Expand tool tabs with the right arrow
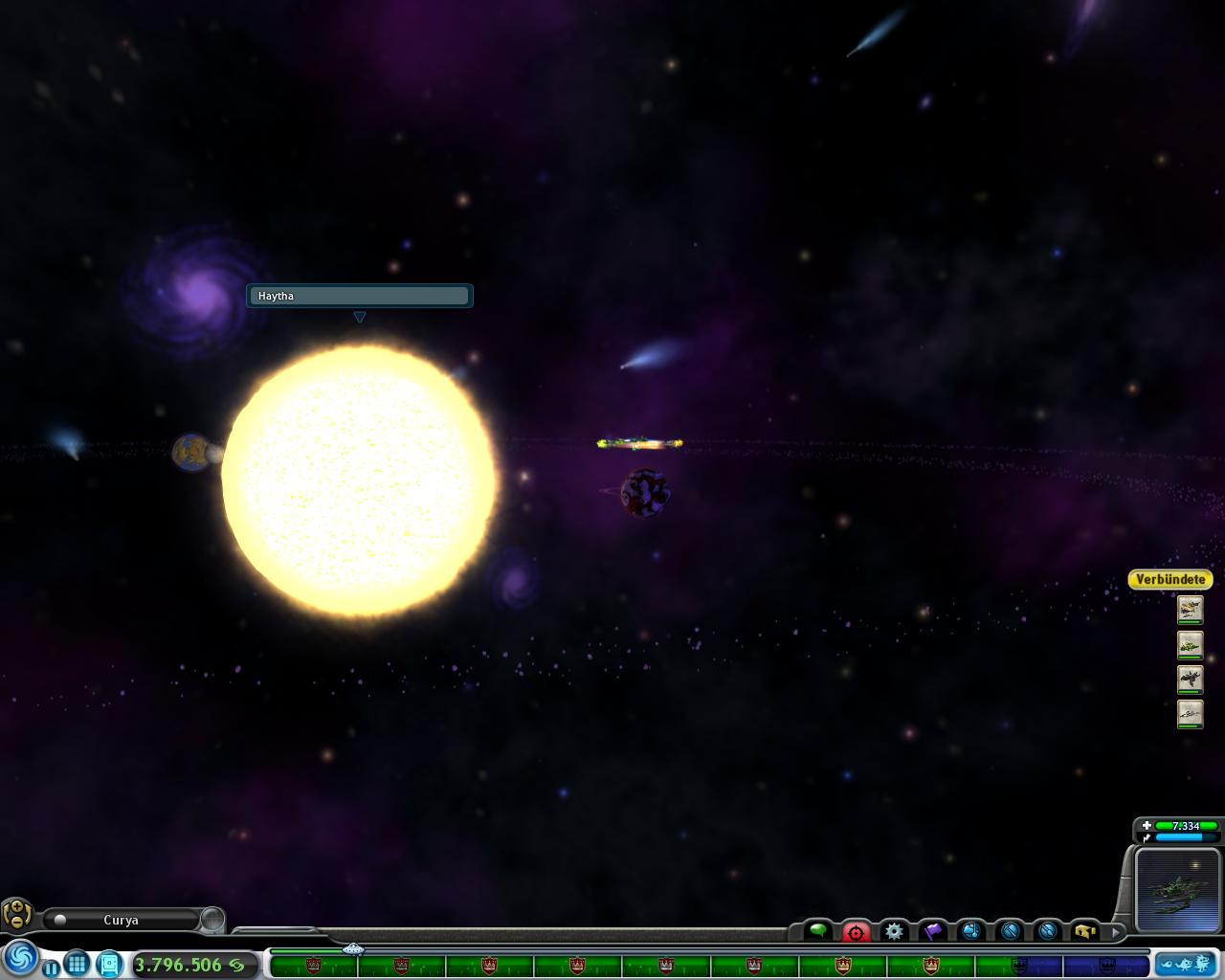1225x980 pixels. 1116,930
